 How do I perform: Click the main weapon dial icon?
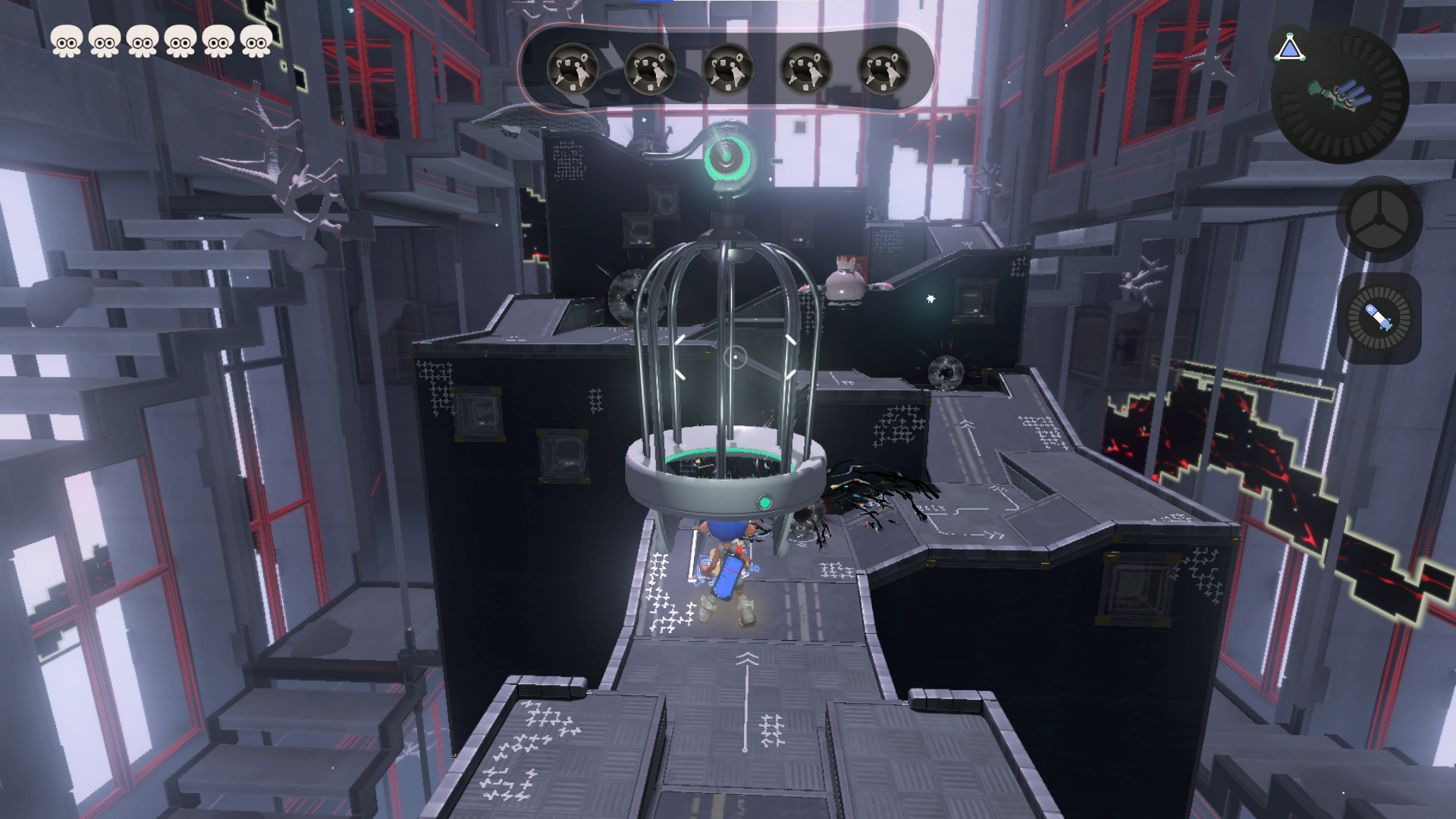[x=1340, y=96]
